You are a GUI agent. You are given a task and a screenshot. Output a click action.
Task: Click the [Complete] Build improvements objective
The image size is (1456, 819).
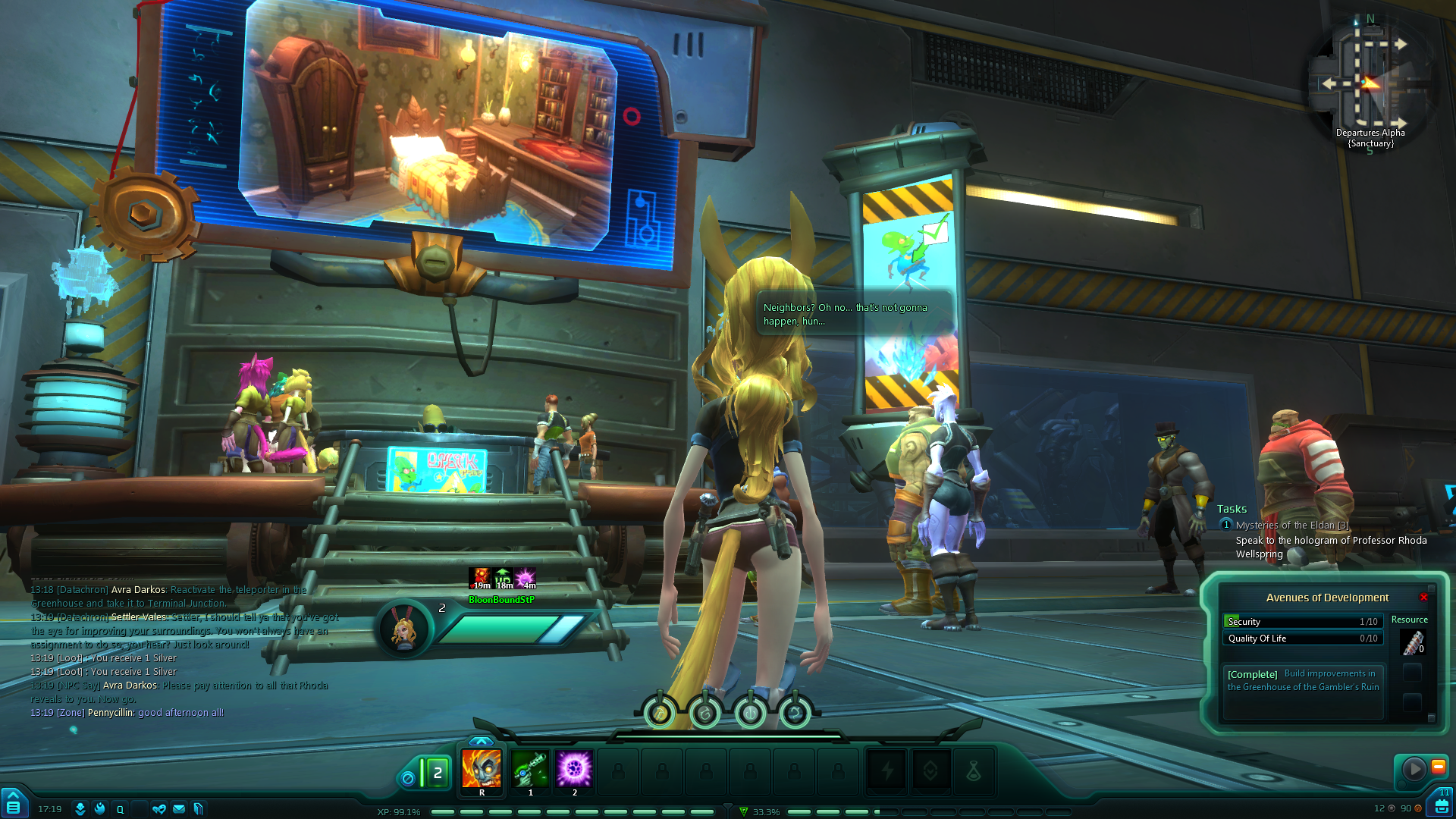pyautogui.click(x=1302, y=680)
